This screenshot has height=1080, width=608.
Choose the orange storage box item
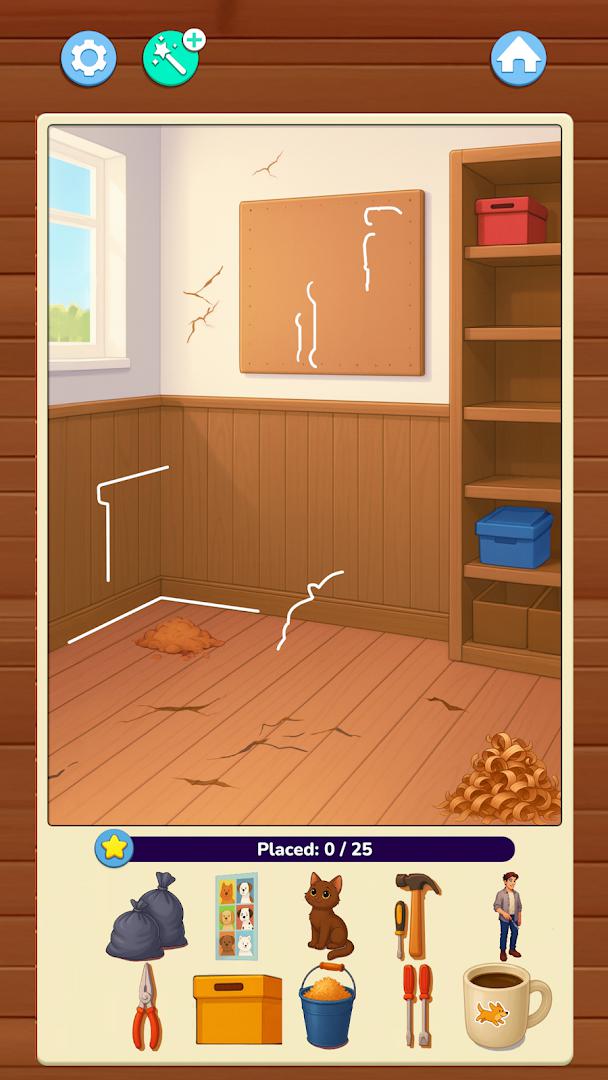[x=237, y=1007]
